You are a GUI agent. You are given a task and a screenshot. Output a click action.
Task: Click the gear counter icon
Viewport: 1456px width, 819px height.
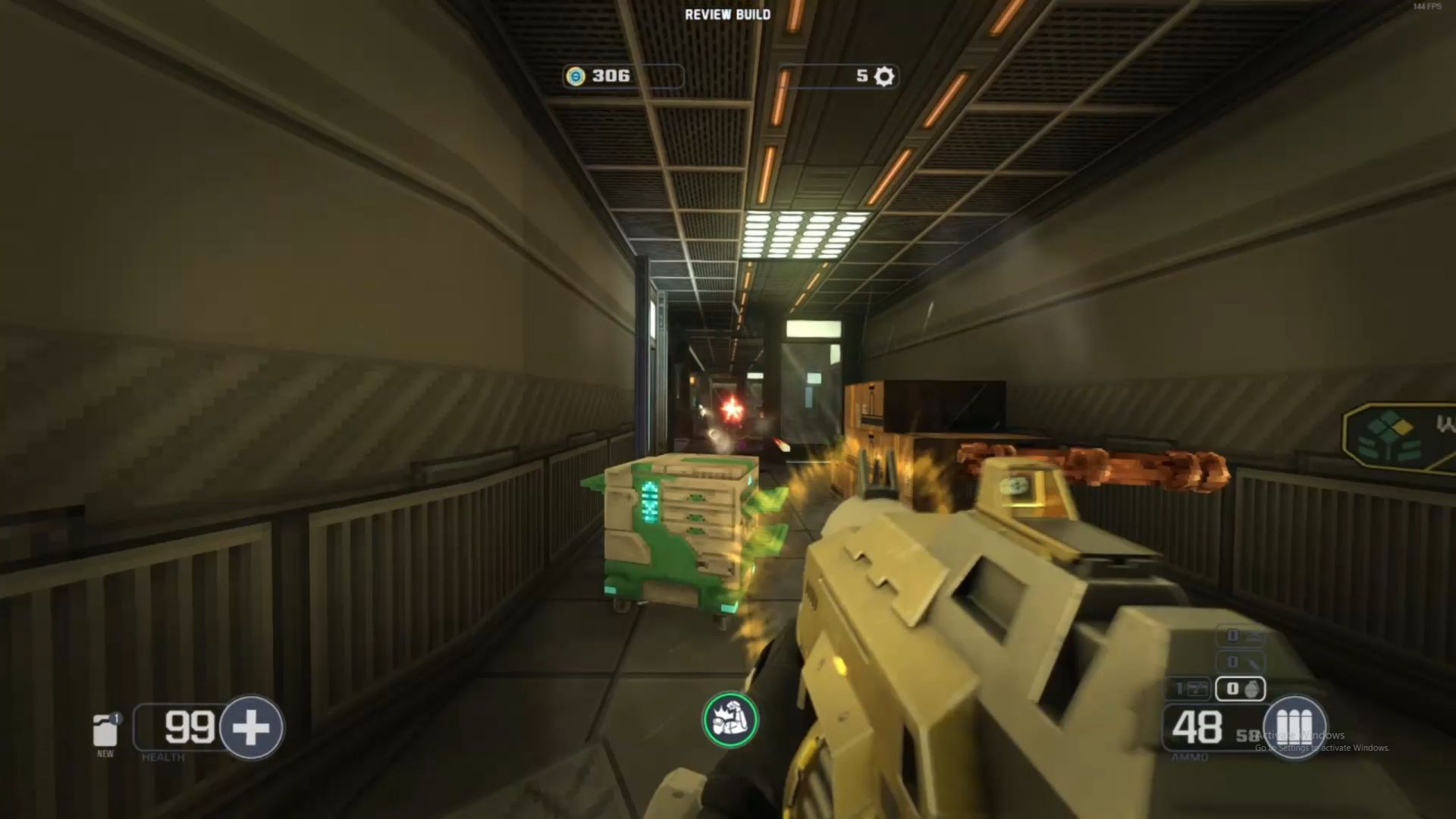tap(884, 76)
